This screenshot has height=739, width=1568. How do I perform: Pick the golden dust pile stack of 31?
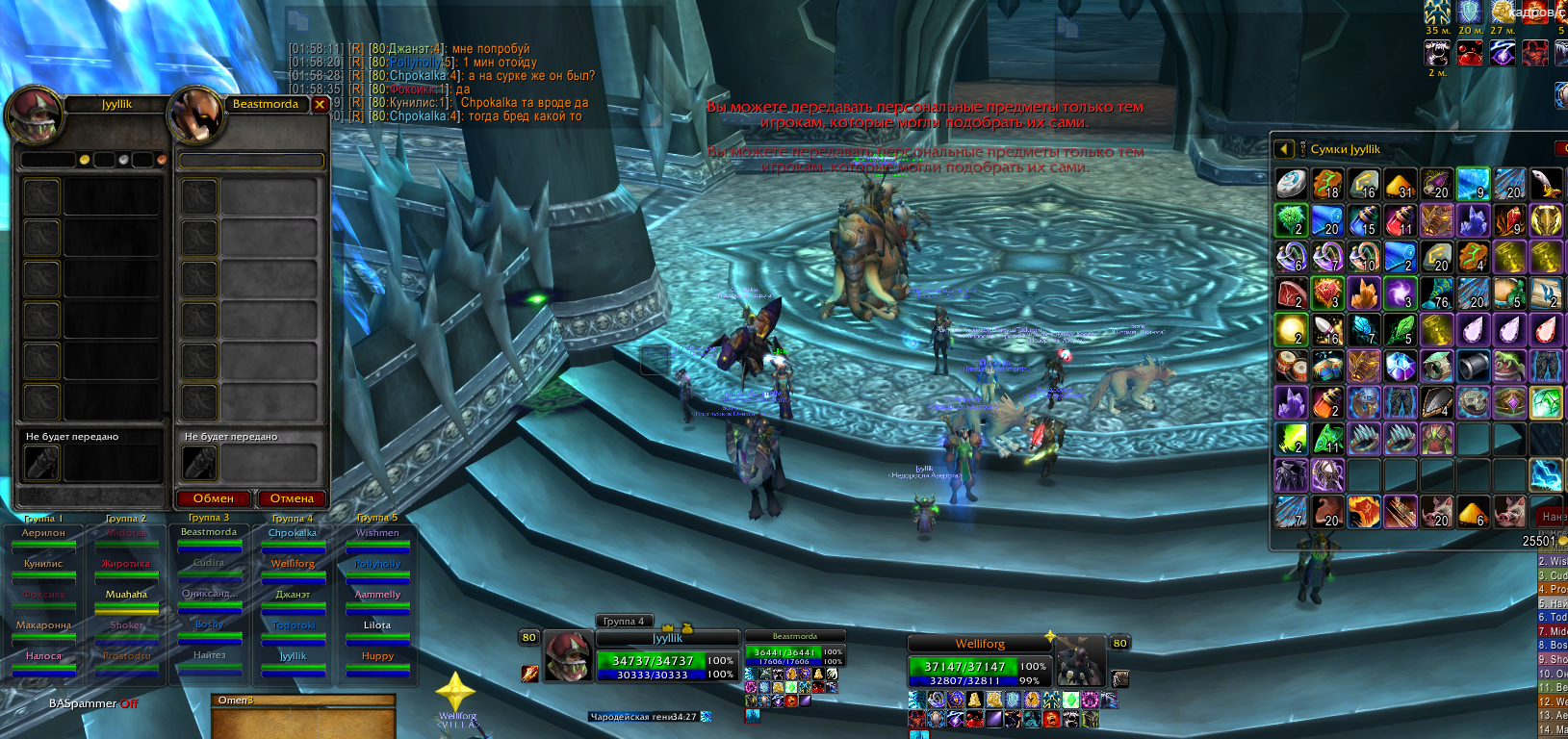[1400, 184]
